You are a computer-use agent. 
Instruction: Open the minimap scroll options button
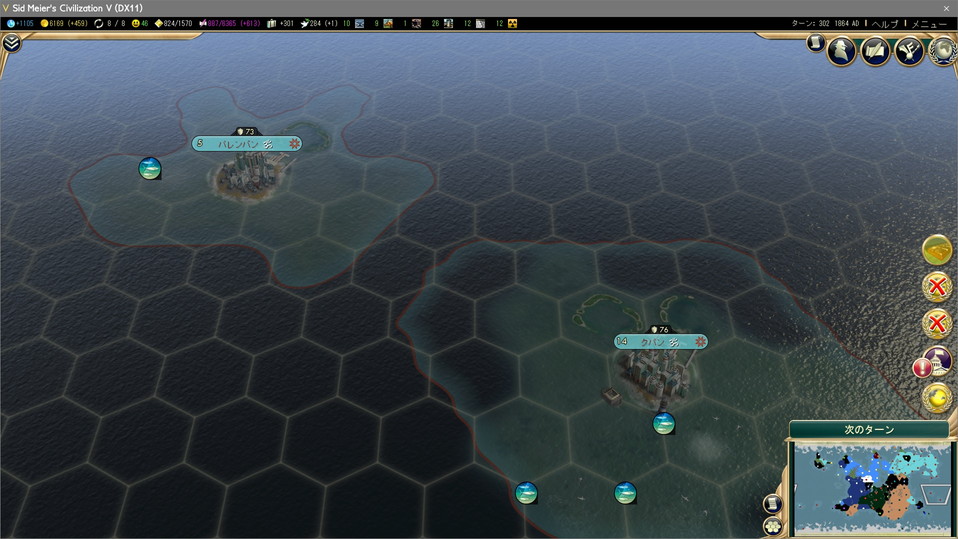coord(772,503)
